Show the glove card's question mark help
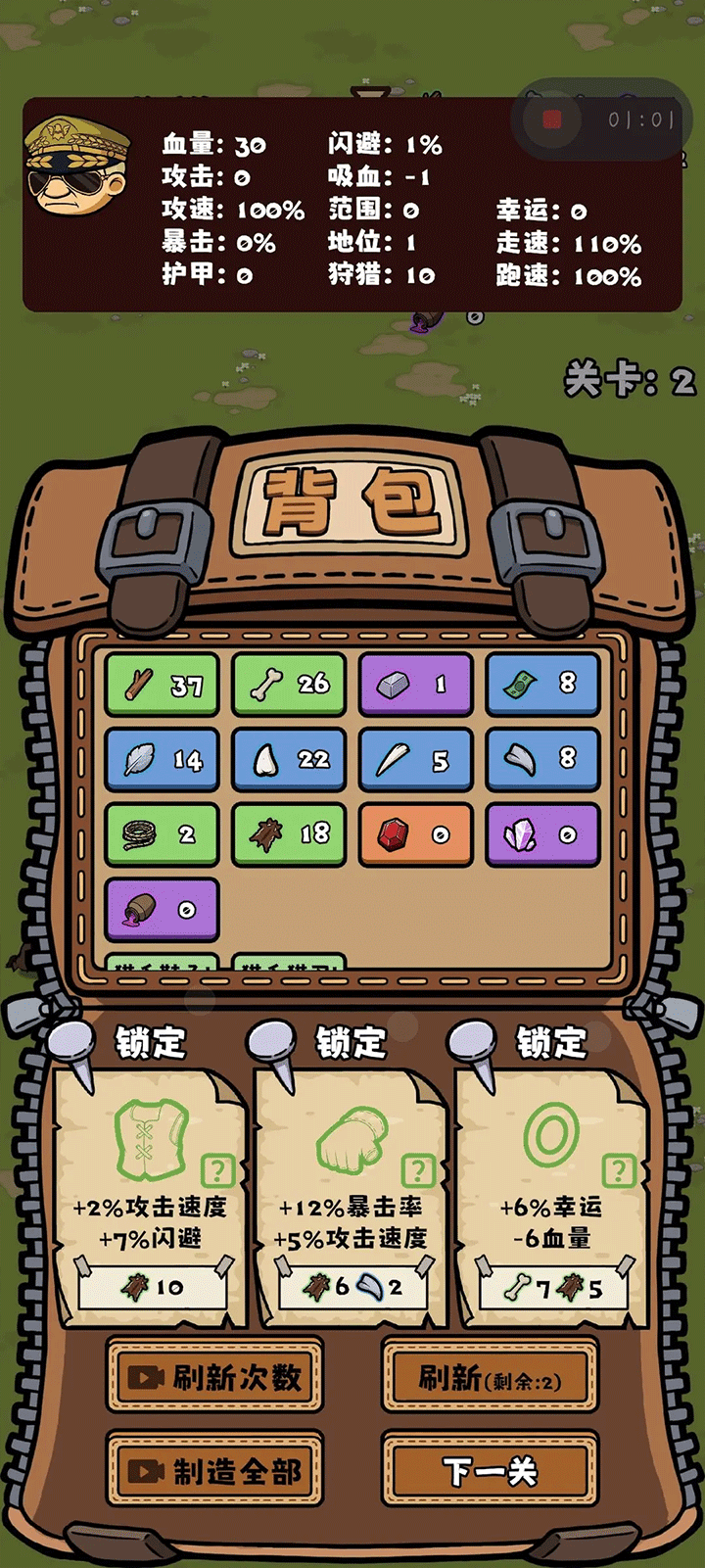The width and height of the screenshot is (705, 1568). [x=418, y=1169]
